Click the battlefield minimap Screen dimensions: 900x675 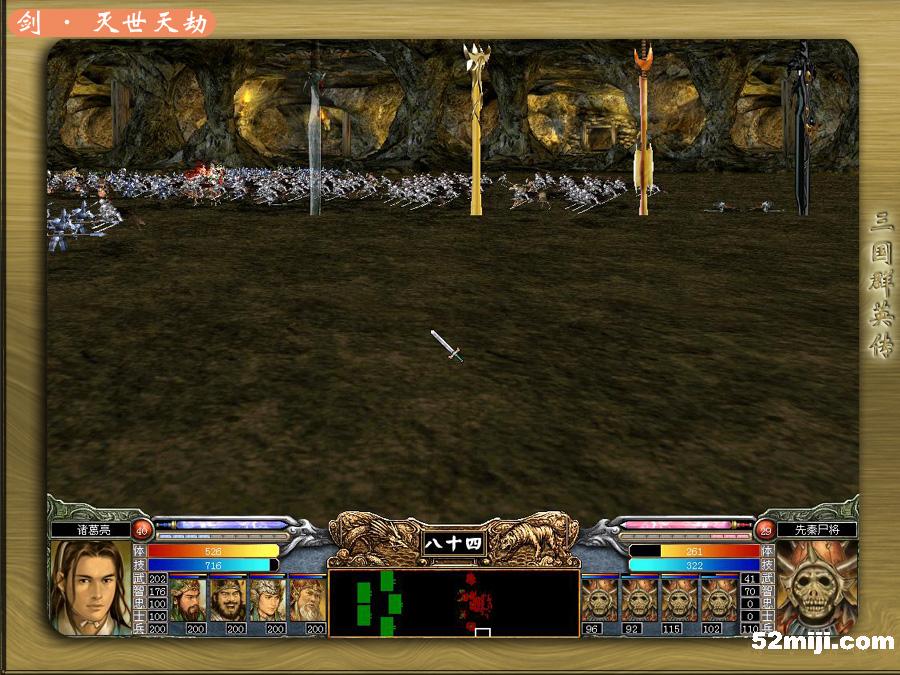point(453,603)
